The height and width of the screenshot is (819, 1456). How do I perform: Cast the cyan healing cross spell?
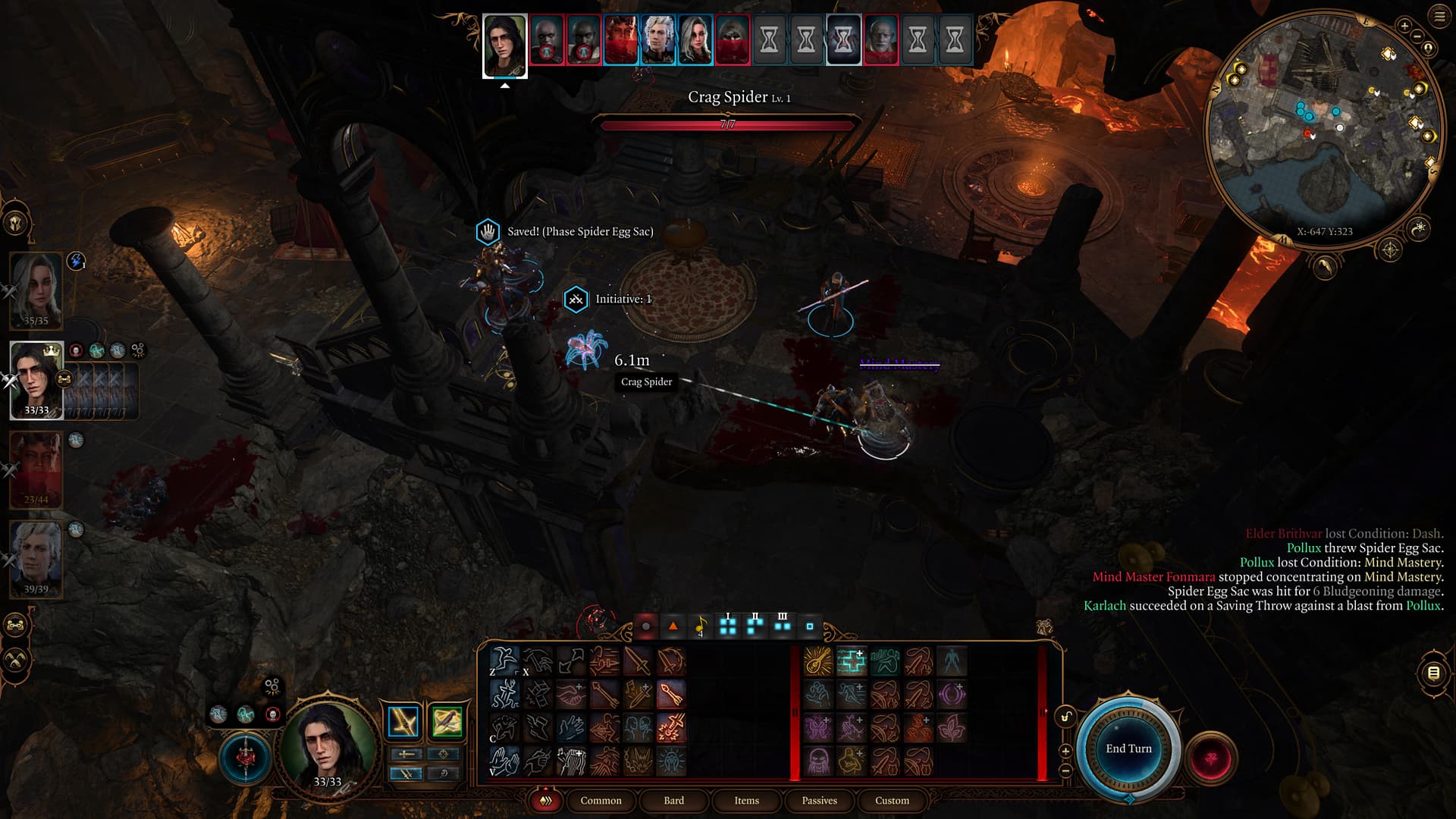click(x=852, y=661)
